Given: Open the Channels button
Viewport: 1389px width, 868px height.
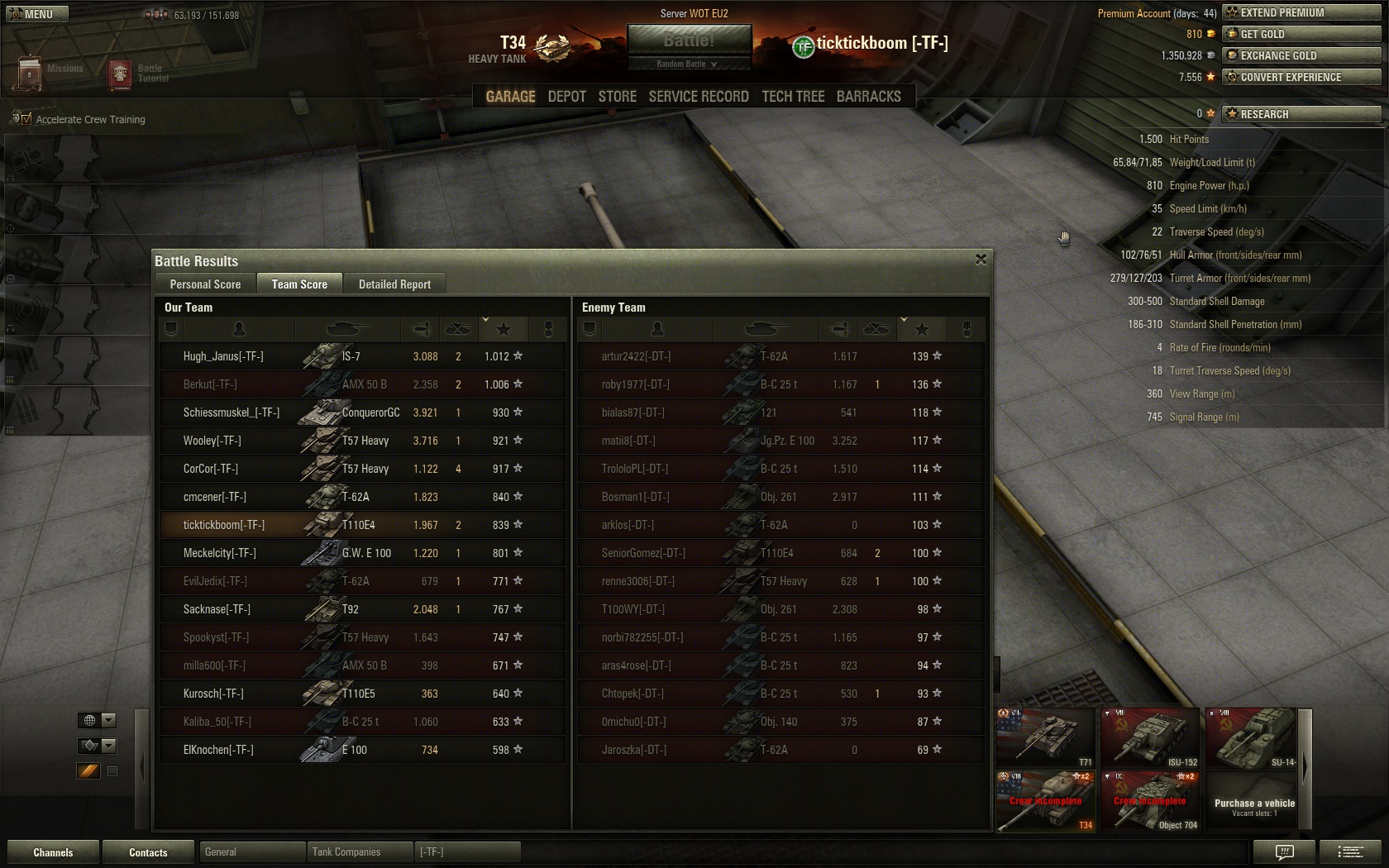Looking at the screenshot, I should coord(53,852).
